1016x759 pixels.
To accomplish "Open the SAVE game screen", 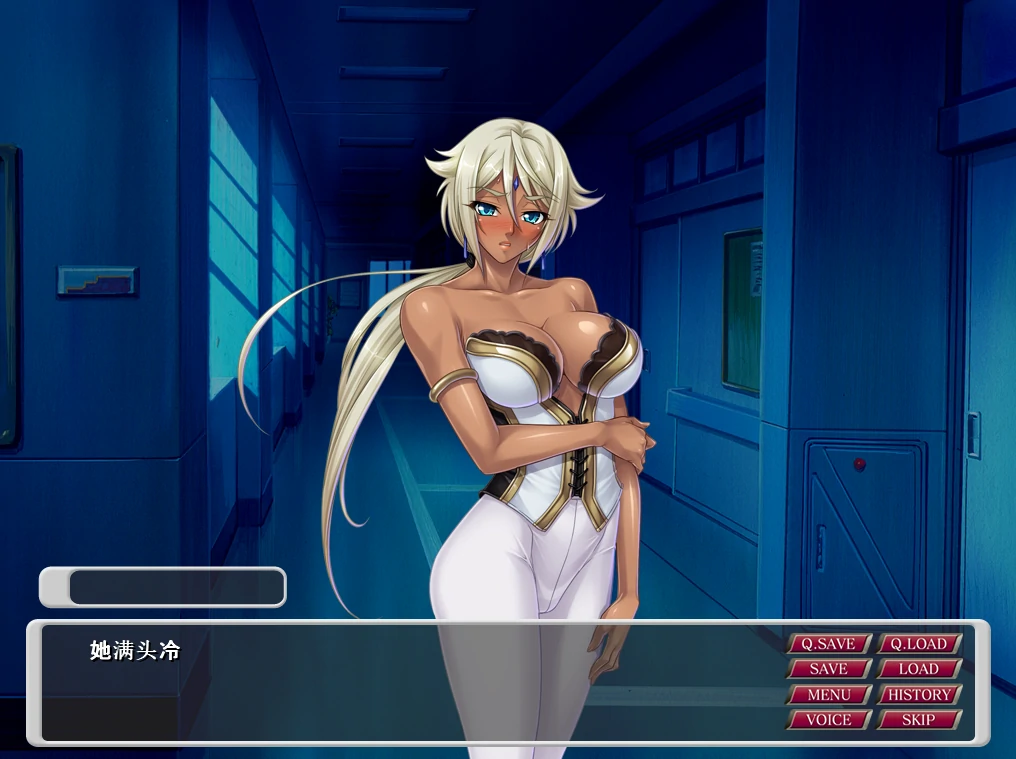I will [x=828, y=669].
